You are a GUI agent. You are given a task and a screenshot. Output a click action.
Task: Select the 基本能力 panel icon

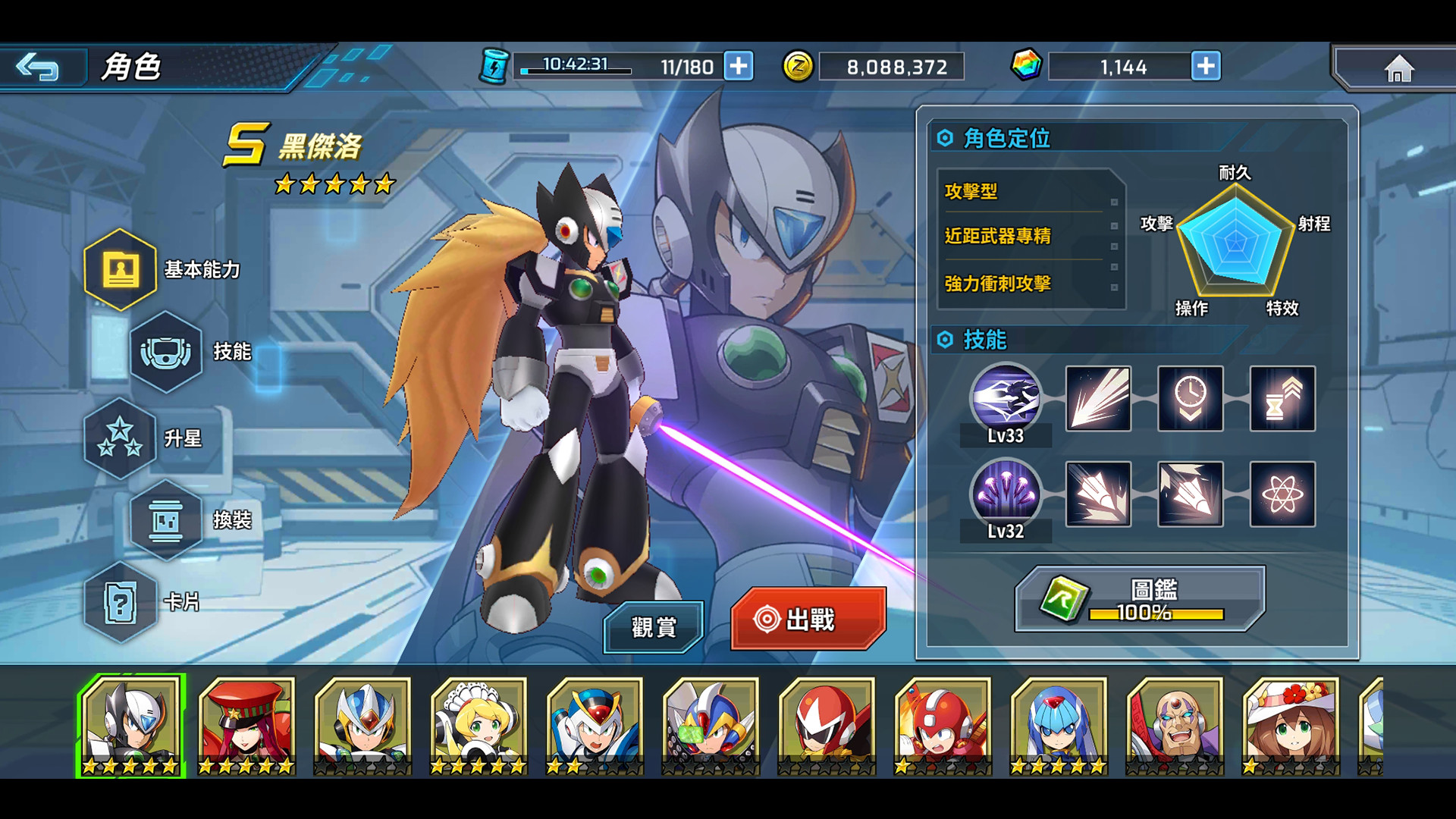121,269
